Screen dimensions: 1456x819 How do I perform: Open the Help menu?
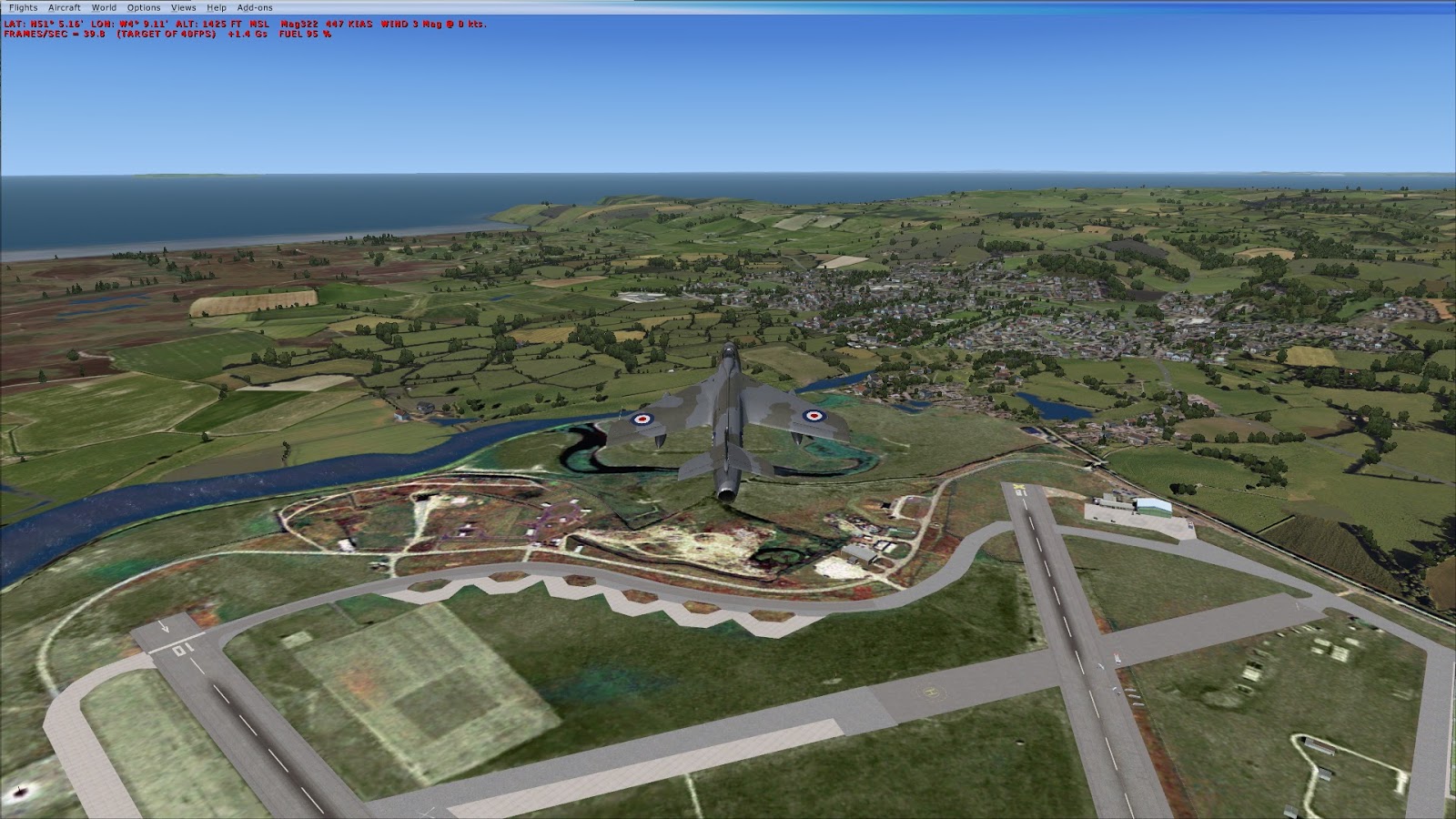point(215,6)
